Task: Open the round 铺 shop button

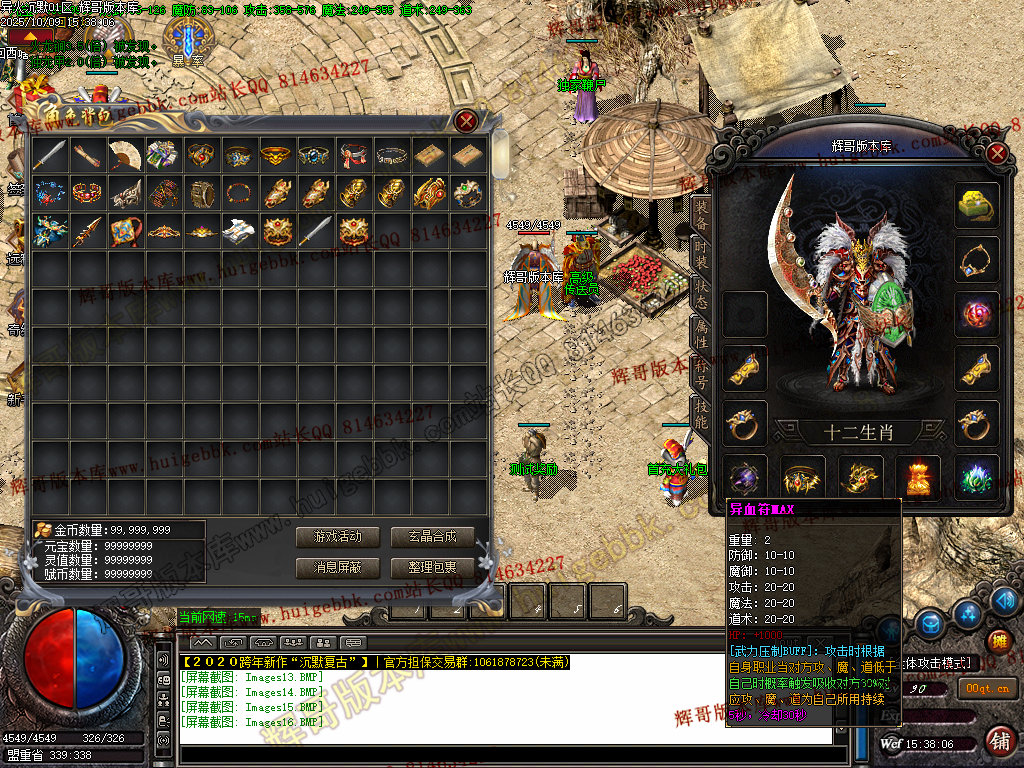Action: (998, 742)
